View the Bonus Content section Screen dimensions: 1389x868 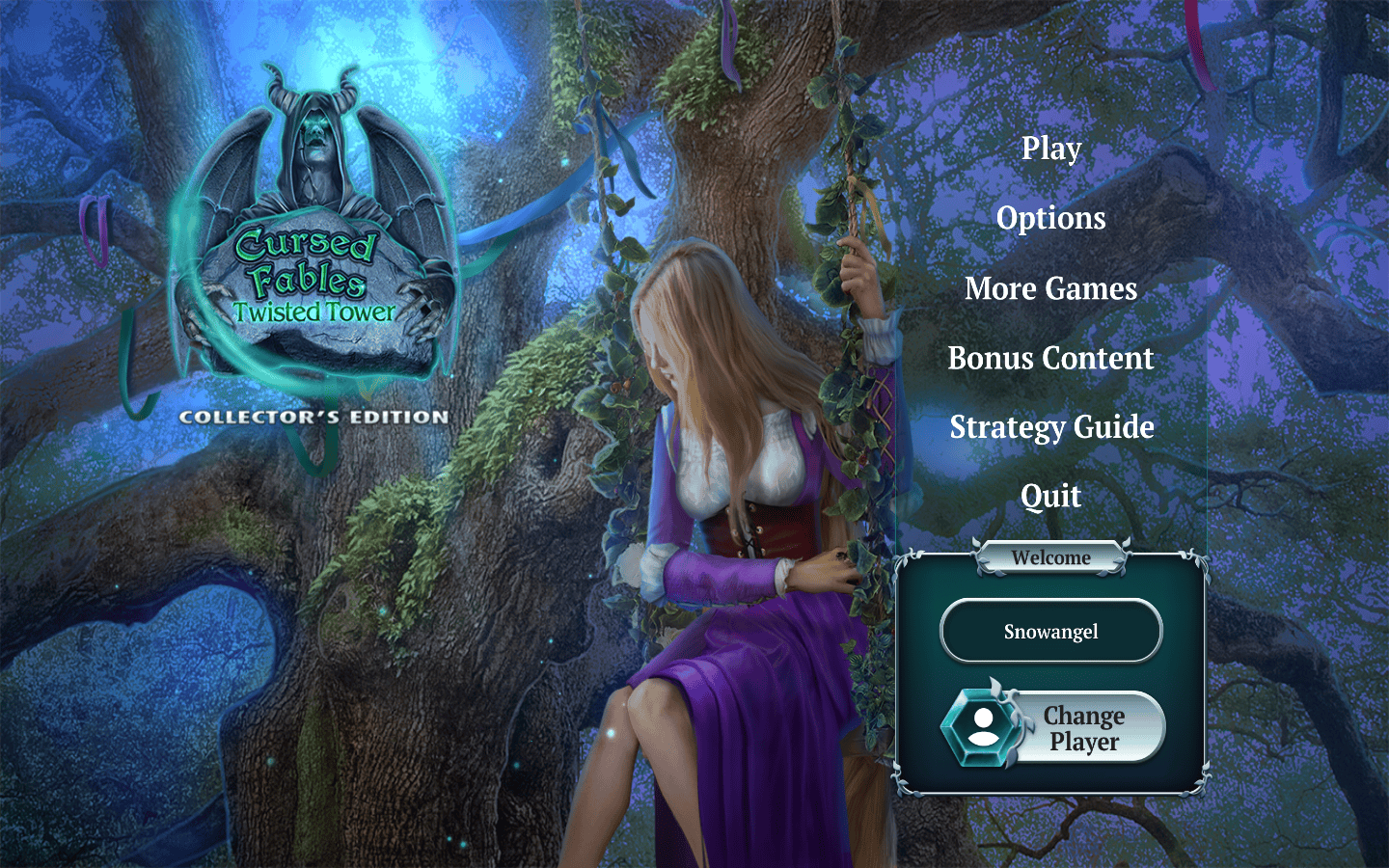click(1051, 358)
